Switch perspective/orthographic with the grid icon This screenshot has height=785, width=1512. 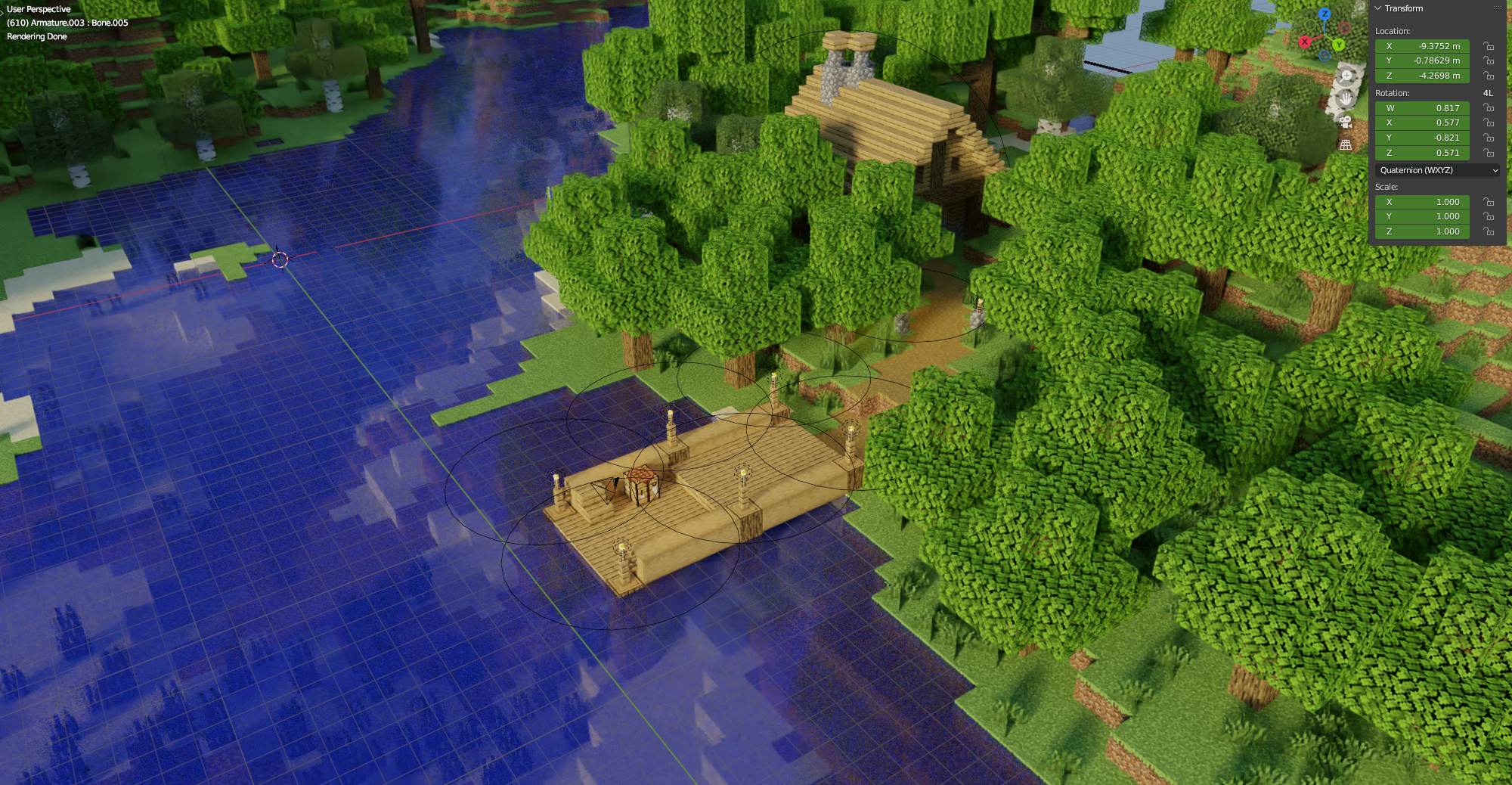[1346, 144]
